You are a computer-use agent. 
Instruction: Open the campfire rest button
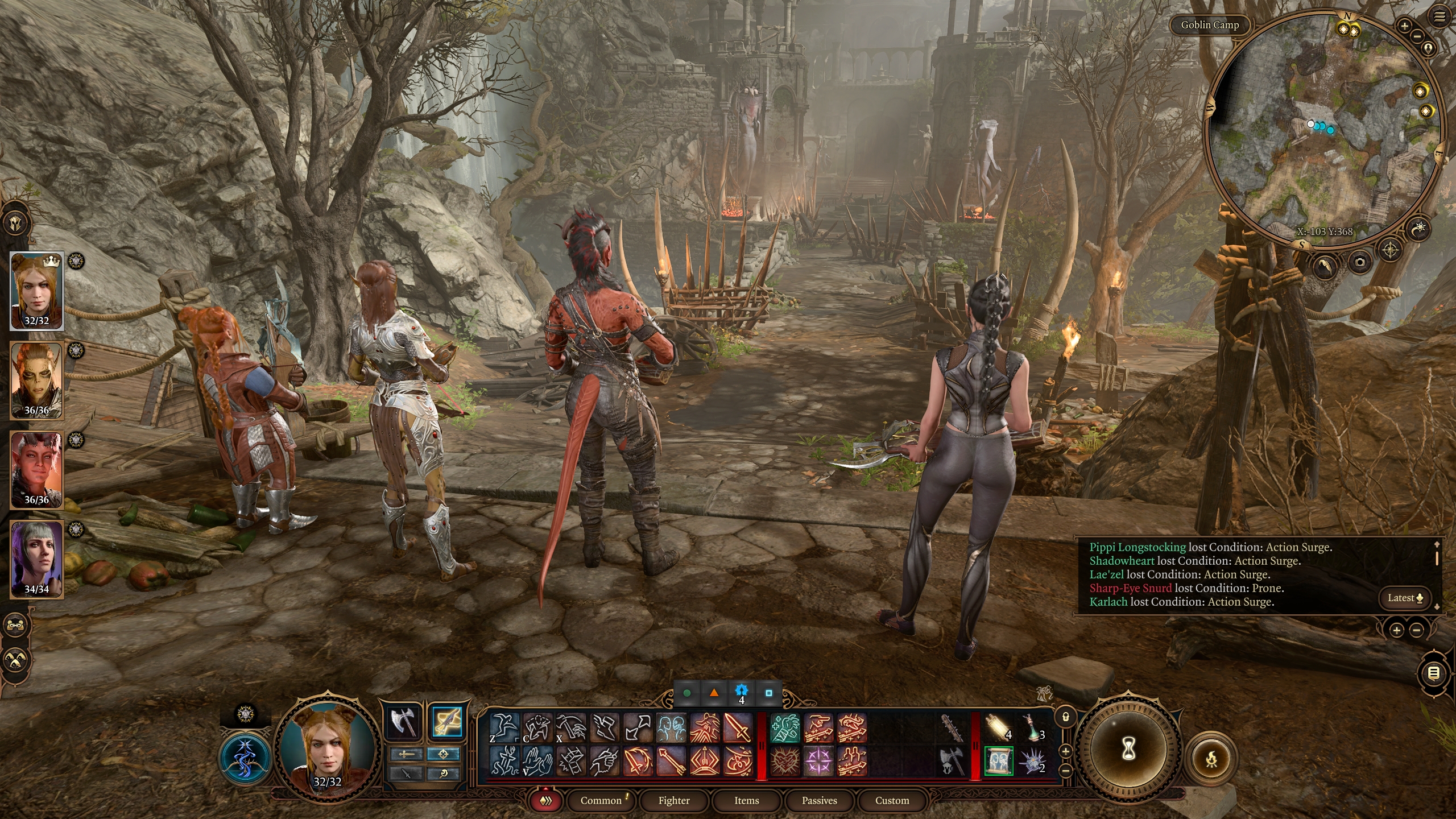pos(1212,758)
